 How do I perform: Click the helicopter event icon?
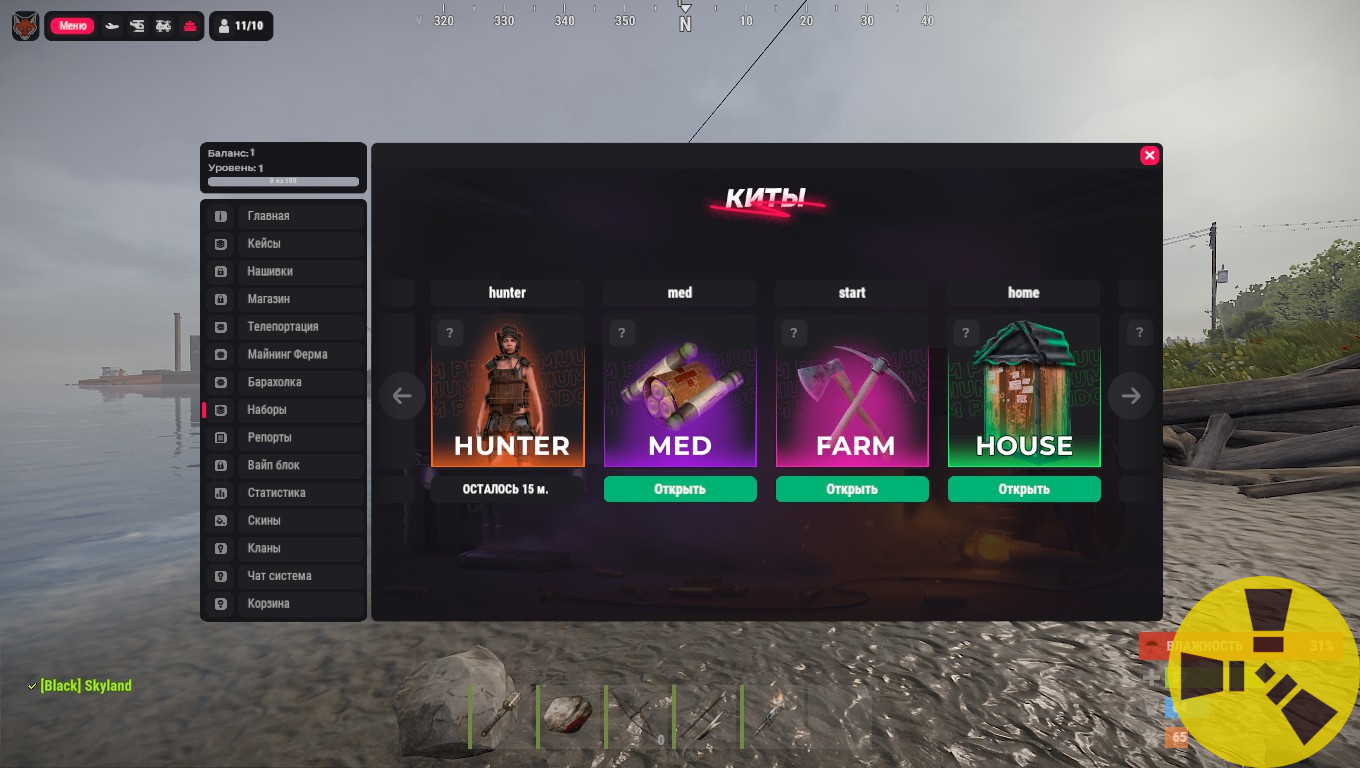click(138, 26)
